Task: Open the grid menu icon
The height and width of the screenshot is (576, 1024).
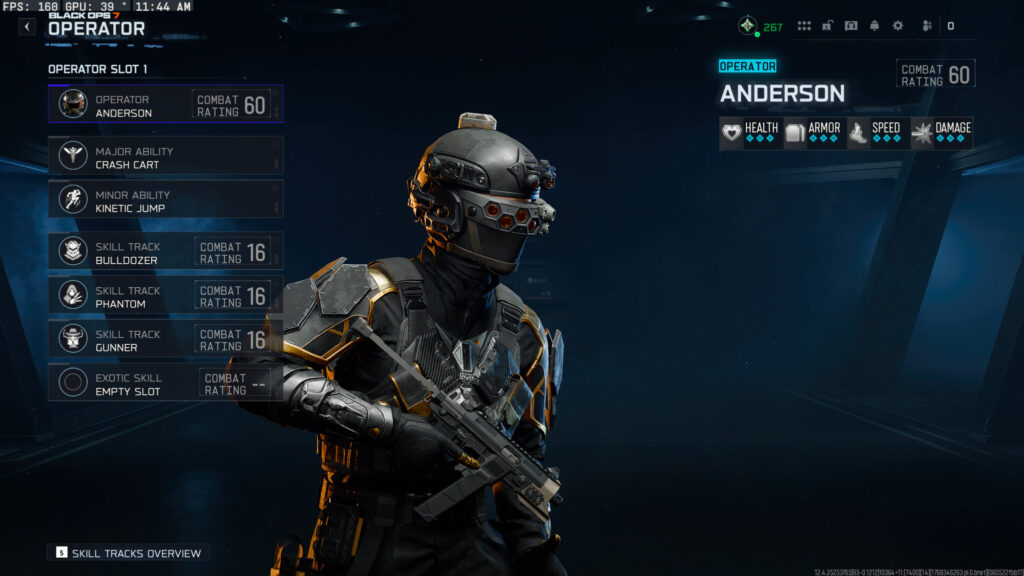Action: (x=804, y=26)
